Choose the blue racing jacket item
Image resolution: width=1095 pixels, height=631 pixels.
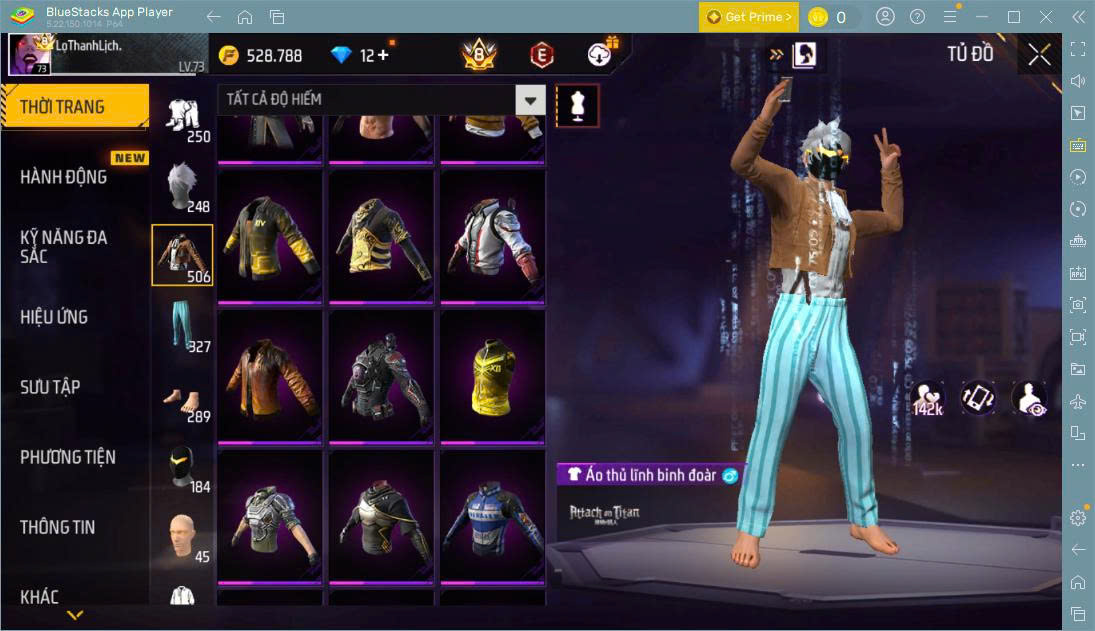click(494, 518)
